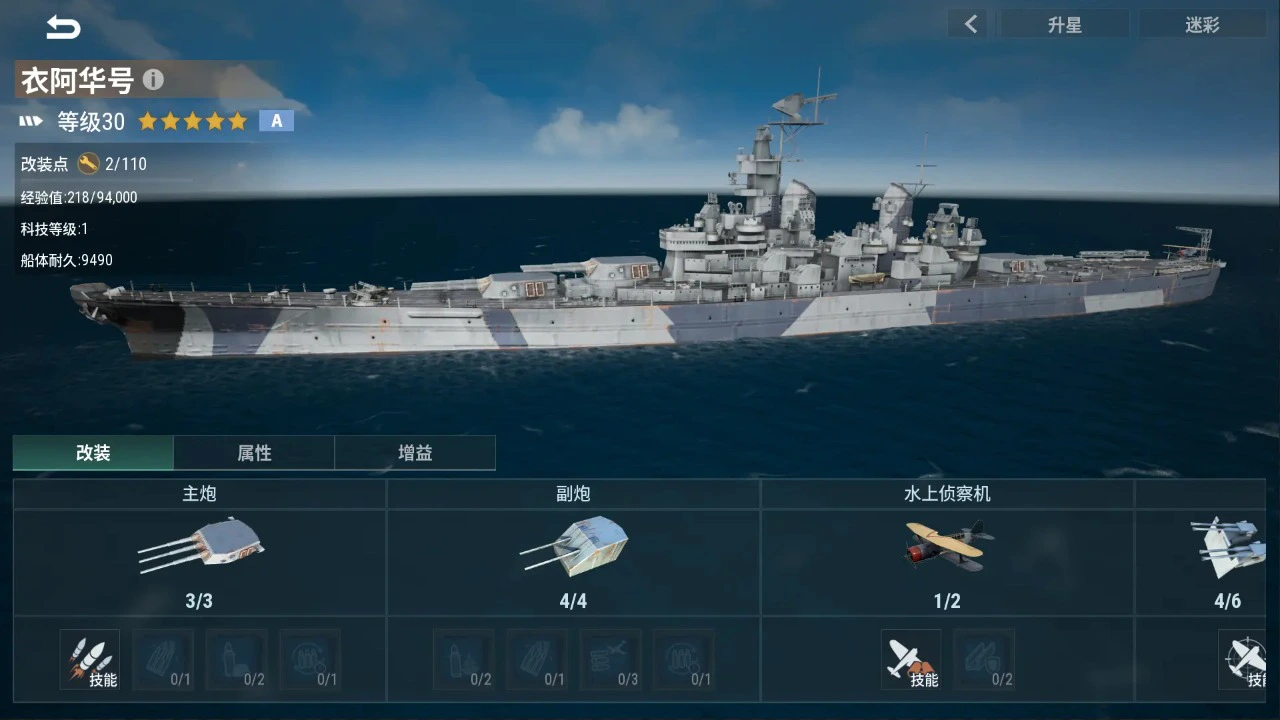Click the five-star rating row
The width and height of the screenshot is (1280, 720).
click(193, 120)
